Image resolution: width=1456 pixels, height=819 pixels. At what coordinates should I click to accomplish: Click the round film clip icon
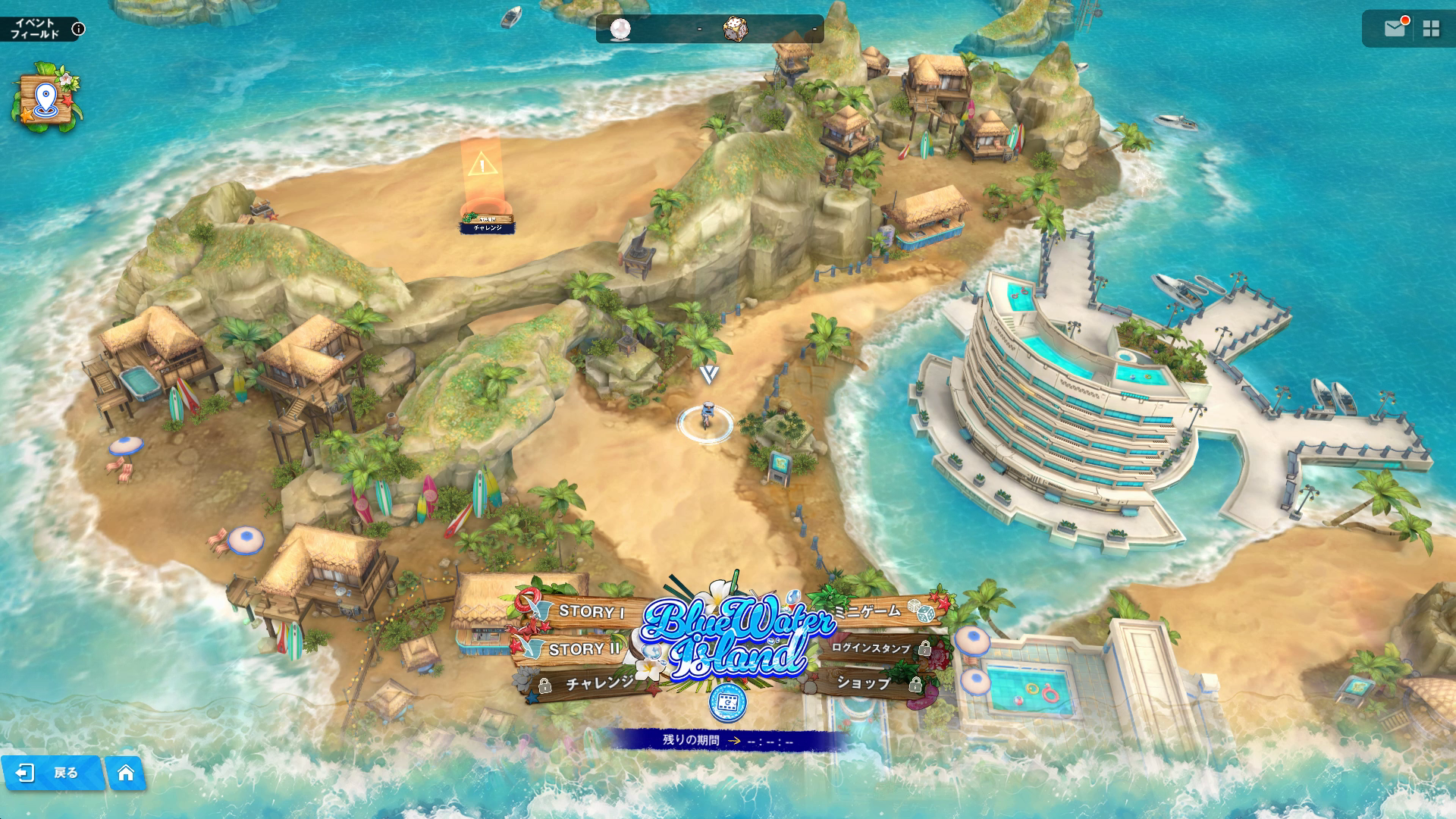click(x=727, y=703)
